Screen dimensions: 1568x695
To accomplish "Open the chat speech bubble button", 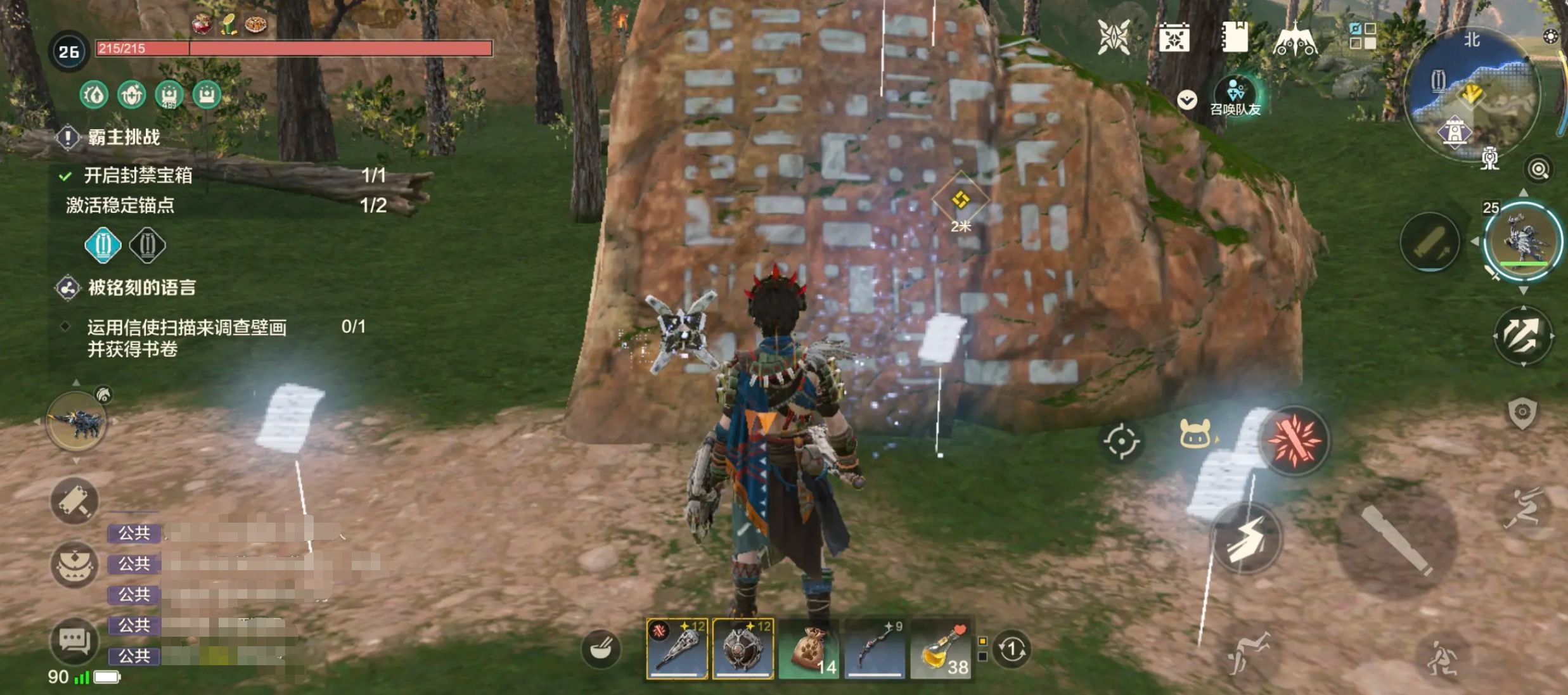I will point(75,641).
